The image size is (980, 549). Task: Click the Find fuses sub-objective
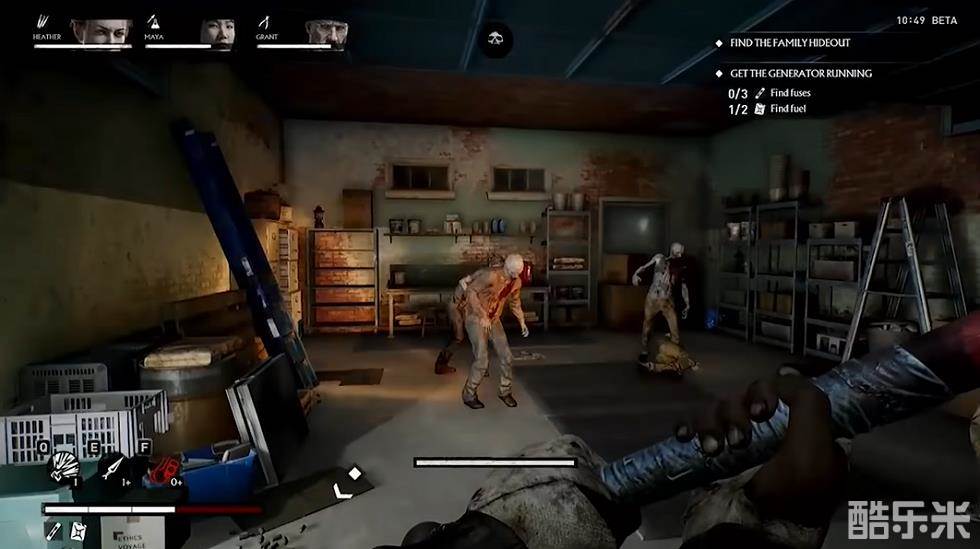[x=788, y=93]
